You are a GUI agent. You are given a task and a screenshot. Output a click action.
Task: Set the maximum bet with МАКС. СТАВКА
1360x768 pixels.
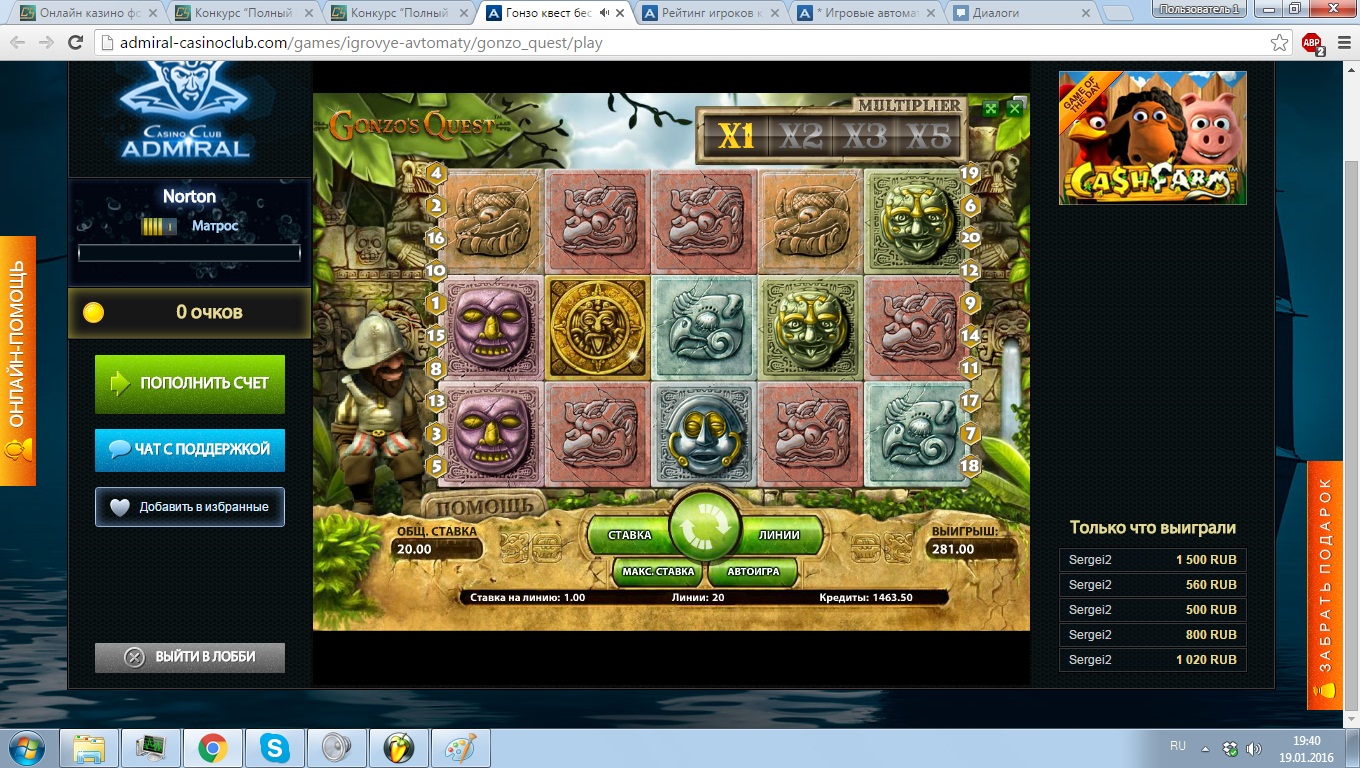coord(657,572)
